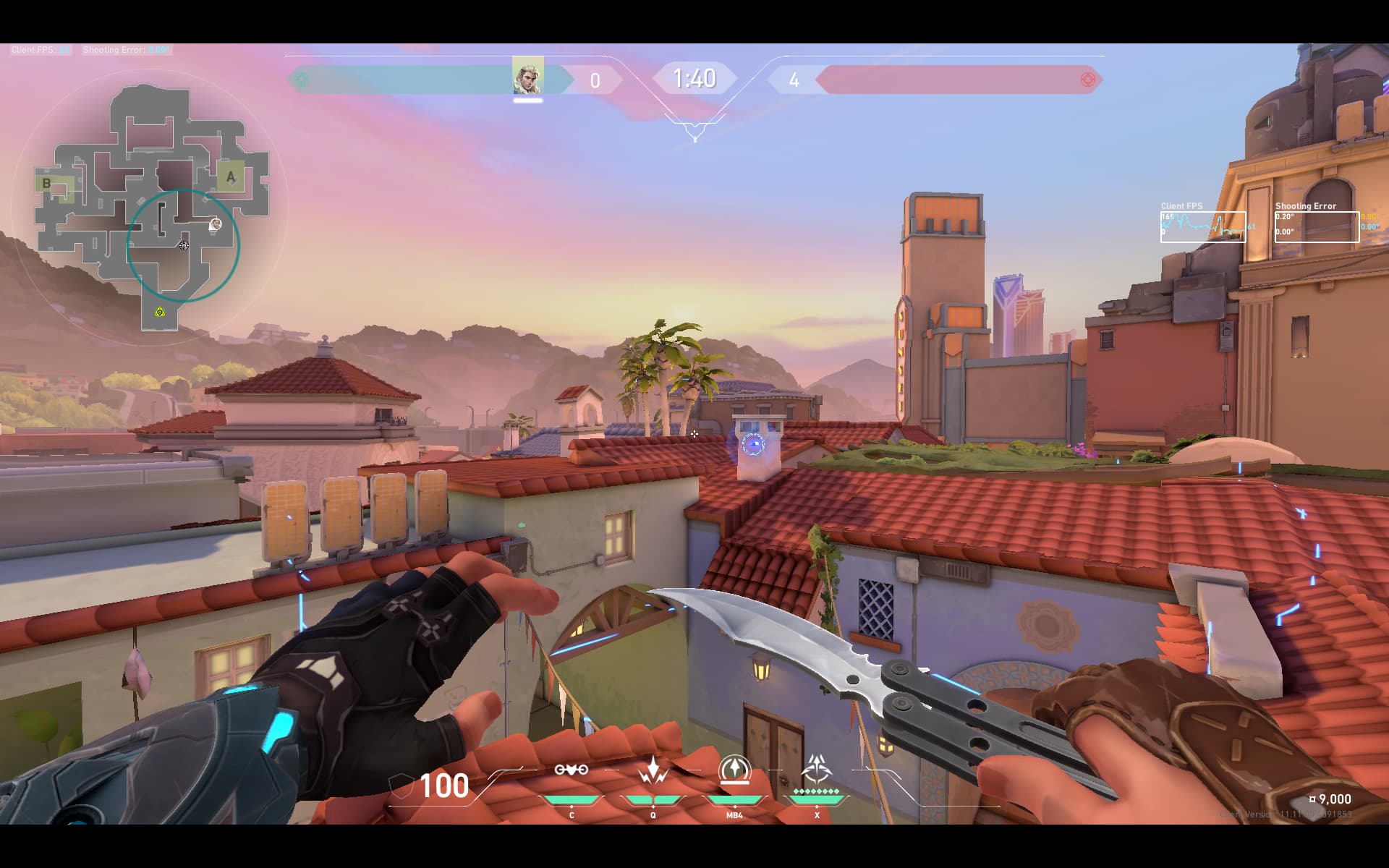Equip the Recon Bolt ability icon
Image resolution: width=1389 pixels, height=868 pixels.
734,770
